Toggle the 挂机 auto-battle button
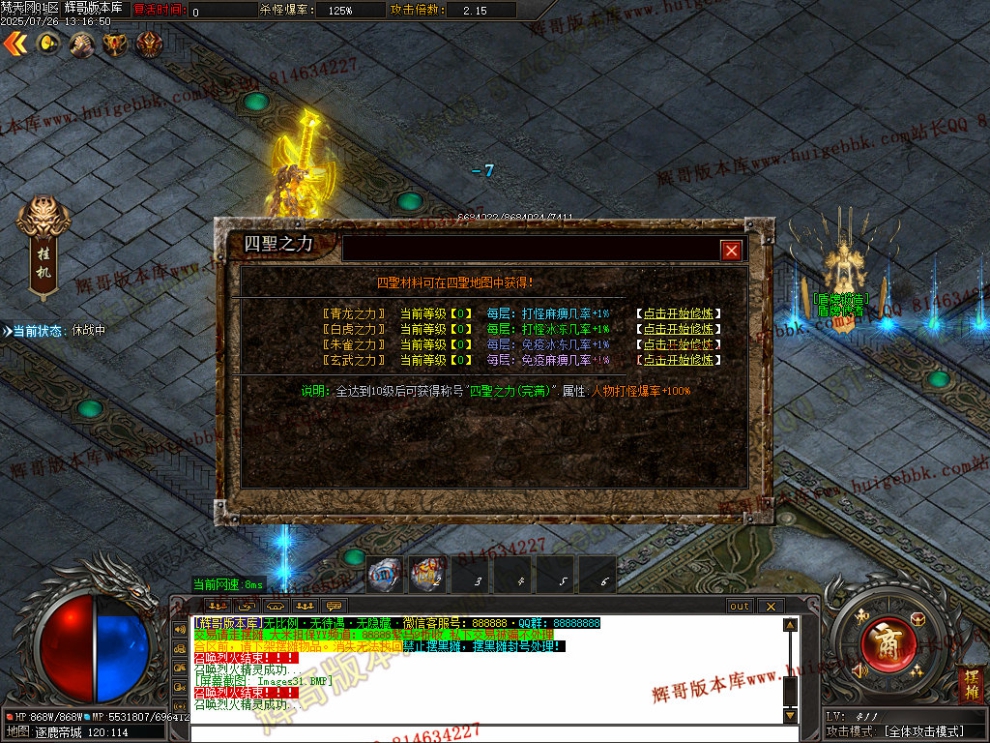 click(x=43, y=247)
